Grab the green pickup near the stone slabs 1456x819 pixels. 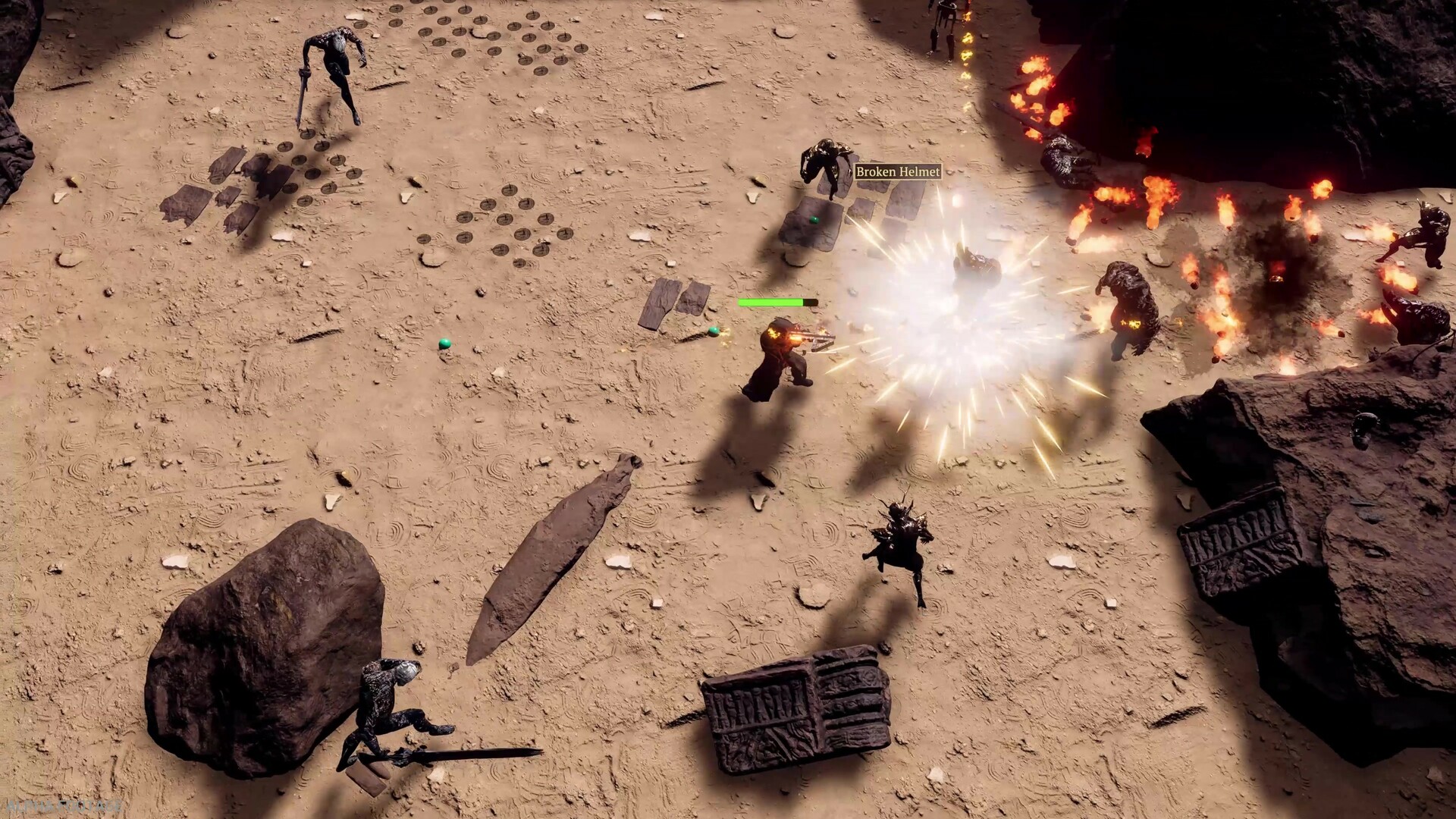click(714, 331)
